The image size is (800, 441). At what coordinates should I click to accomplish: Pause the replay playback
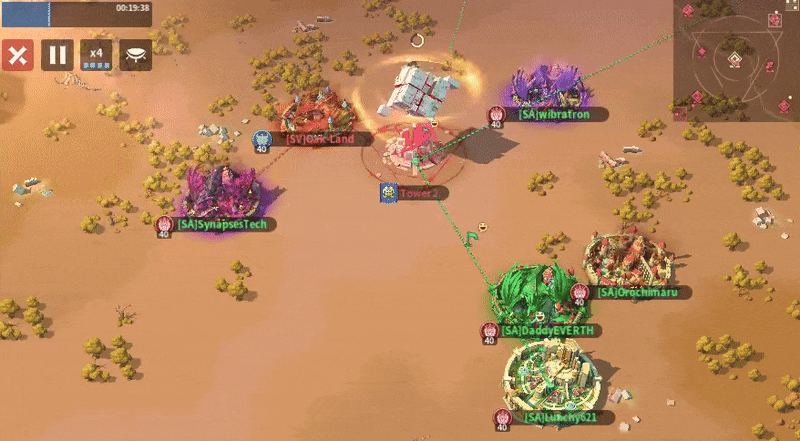click(x=57, y=55)
